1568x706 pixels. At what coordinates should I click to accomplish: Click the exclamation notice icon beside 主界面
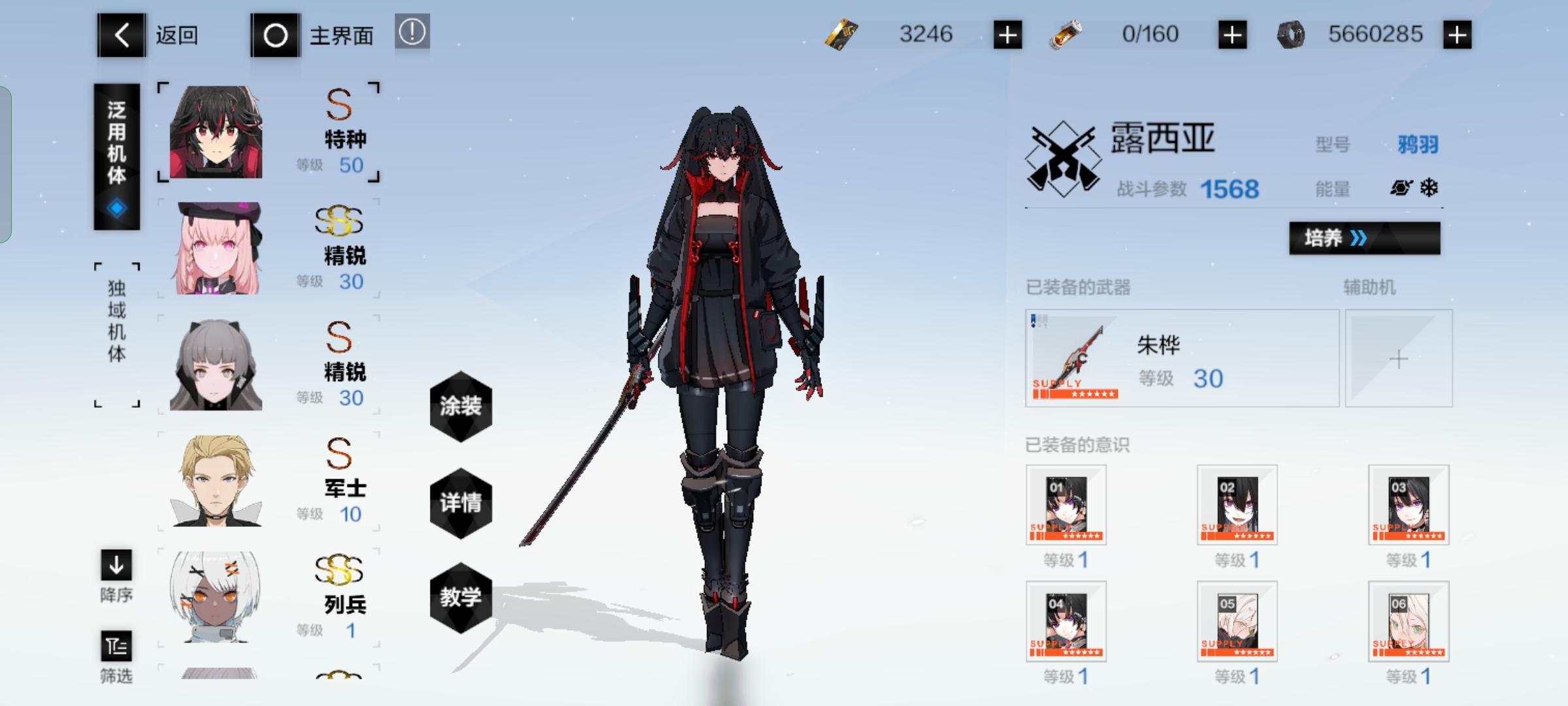412,31
